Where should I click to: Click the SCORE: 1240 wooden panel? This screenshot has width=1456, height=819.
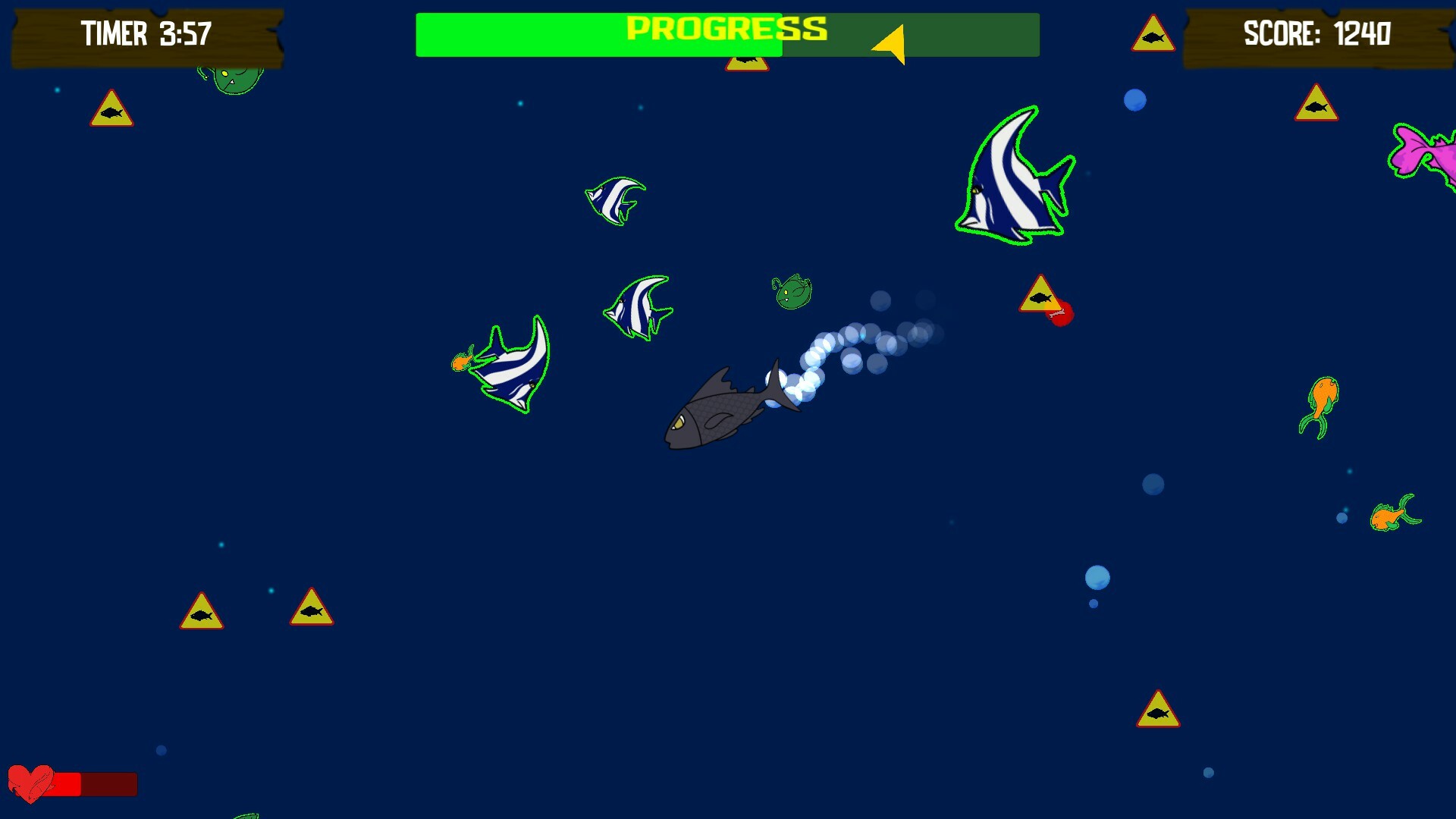1319,33
